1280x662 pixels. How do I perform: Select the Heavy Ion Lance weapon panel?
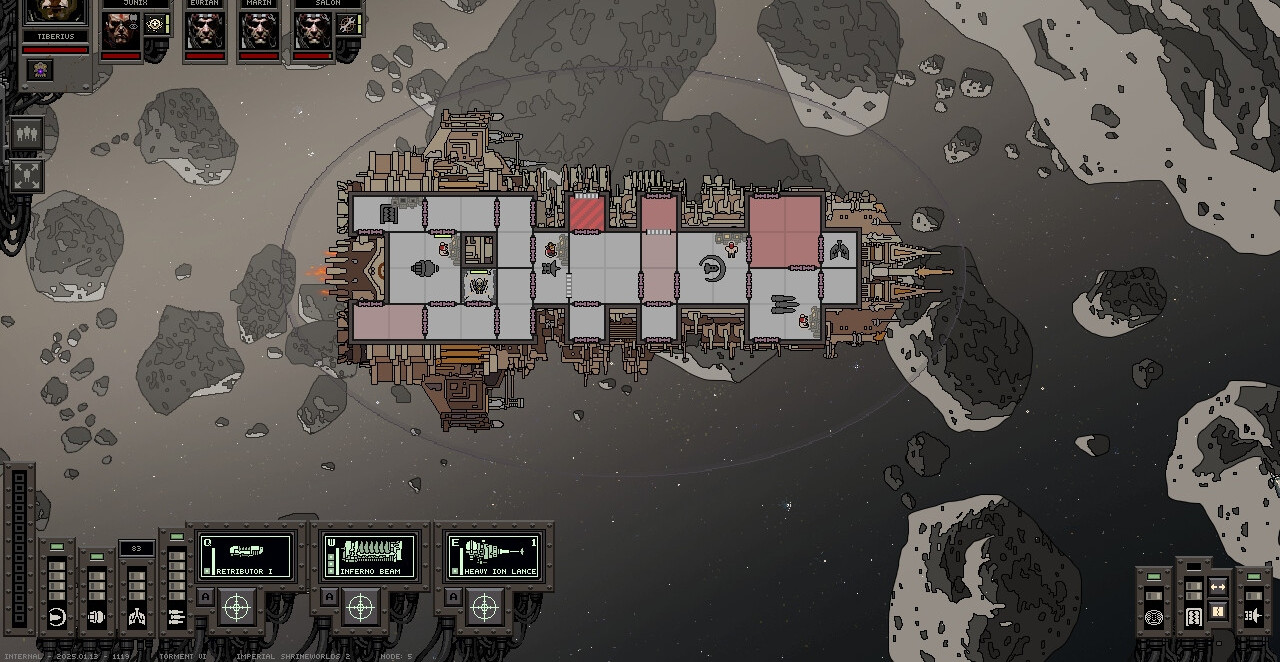pos(494,555)
